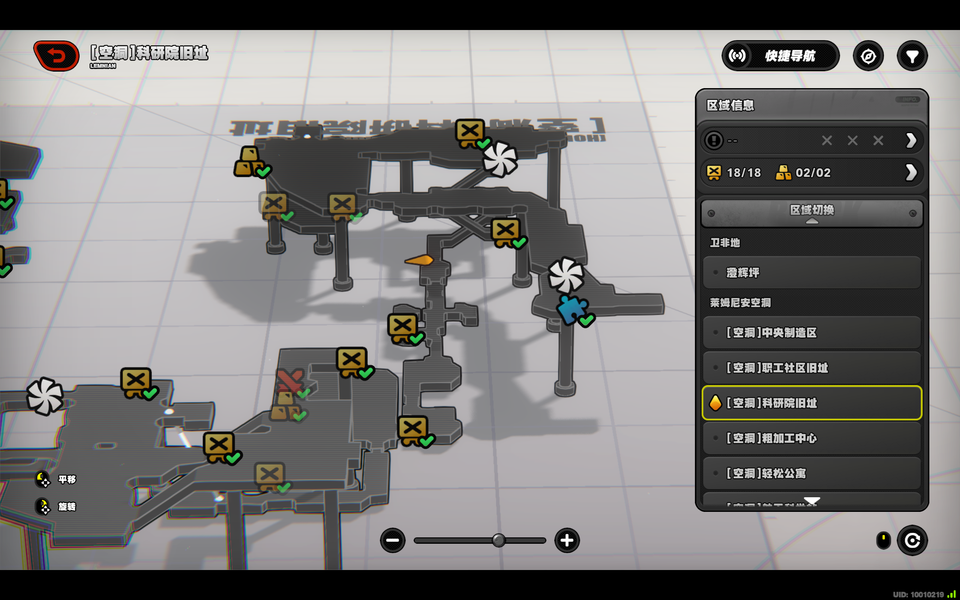Switch to [空洞]中央制造区 area

(x=811, y=333)
